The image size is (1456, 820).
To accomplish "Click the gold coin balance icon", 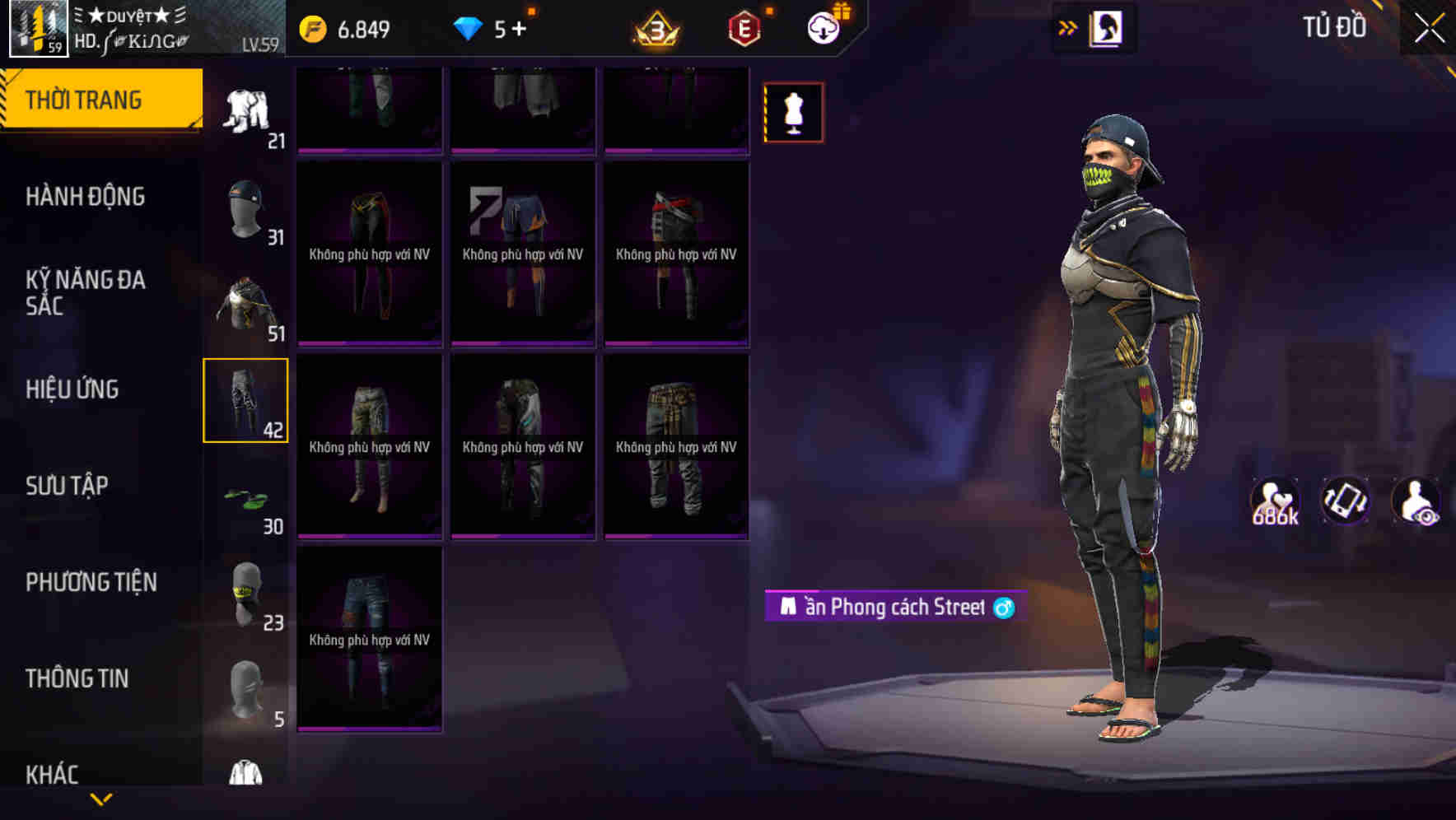I will point(311,26).
